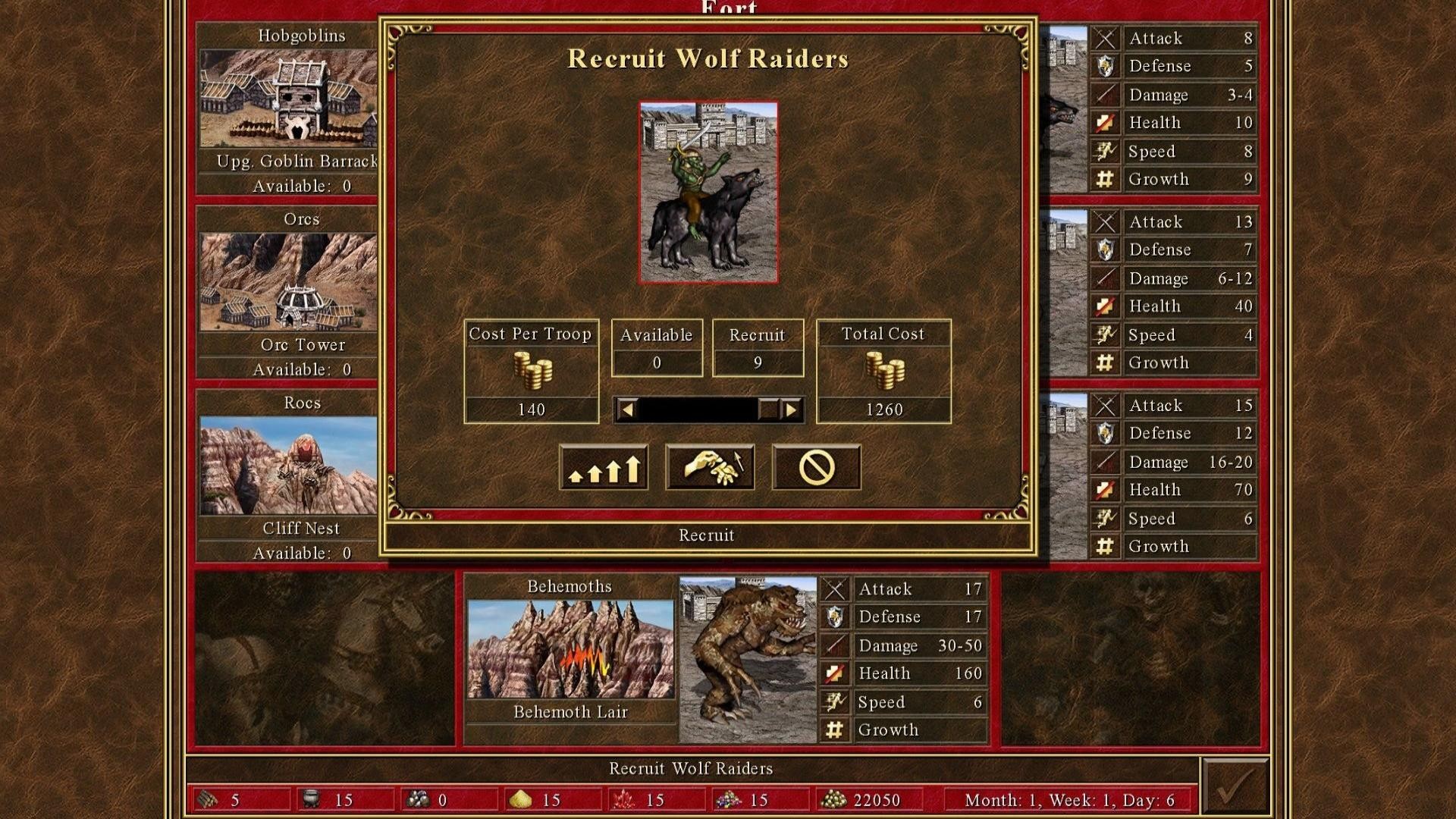
Task: Choose the Rocs Cliff Nest dwelling
Action: (288, 466)
